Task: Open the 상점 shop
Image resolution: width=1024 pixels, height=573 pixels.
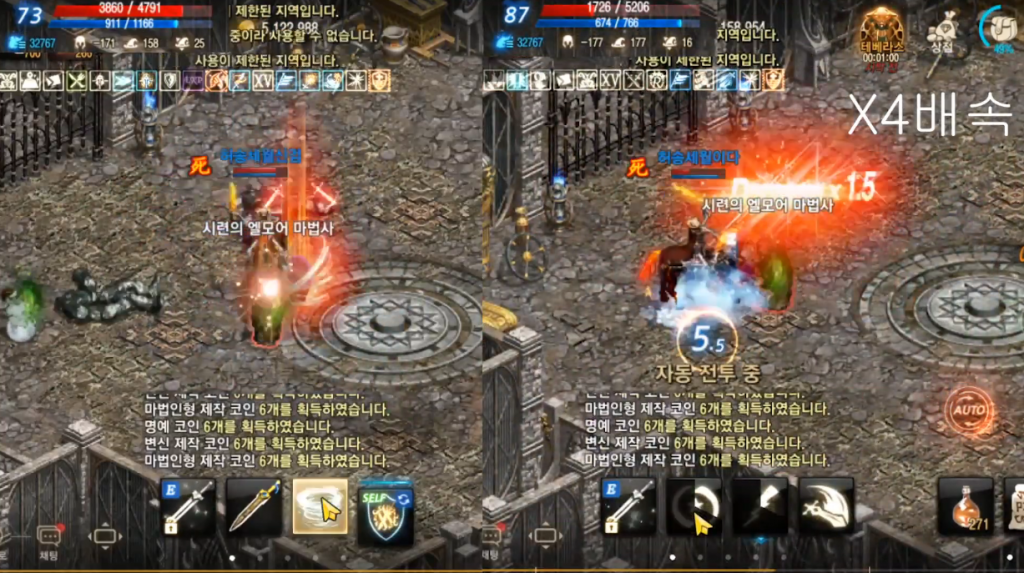Action: (x=941, y=32)
